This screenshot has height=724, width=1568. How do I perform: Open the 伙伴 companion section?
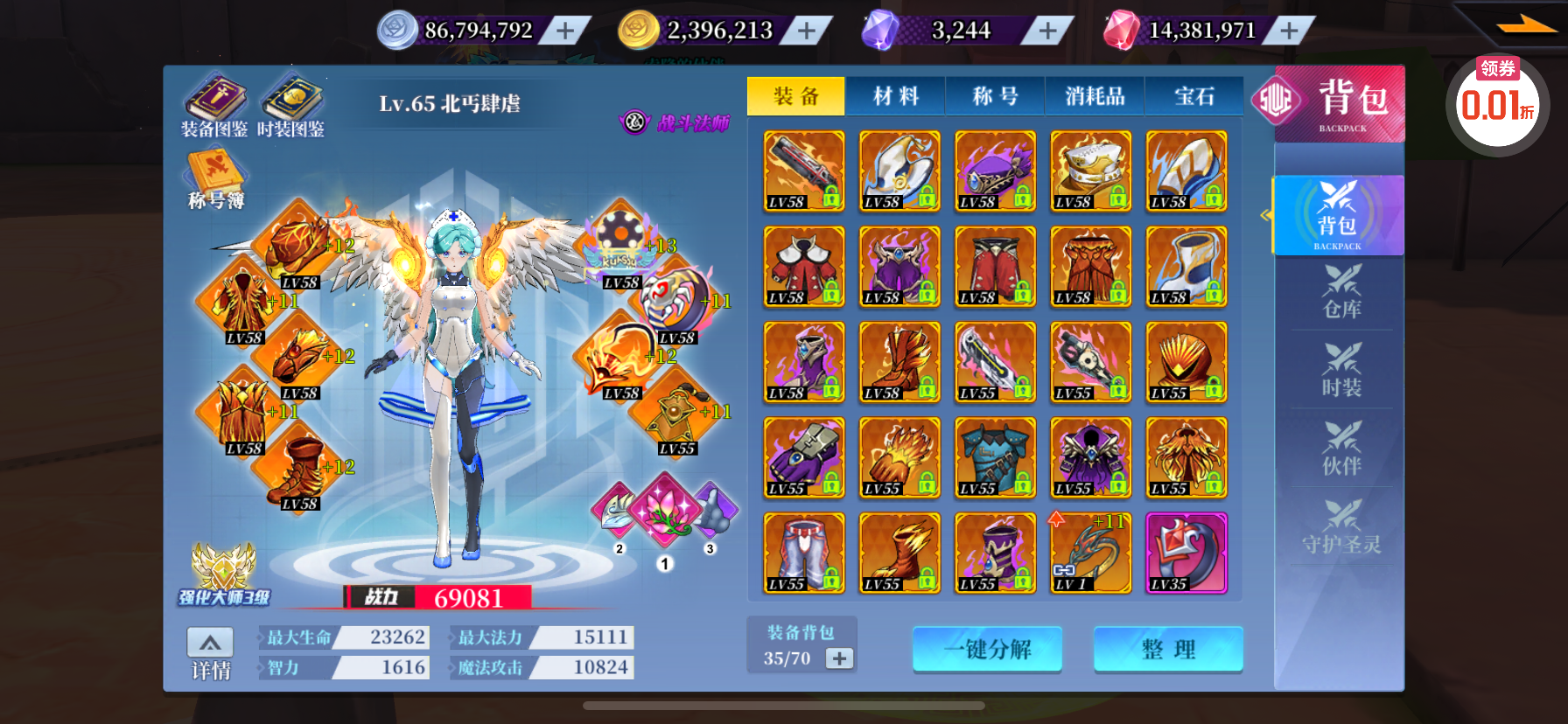(1341, 449)
